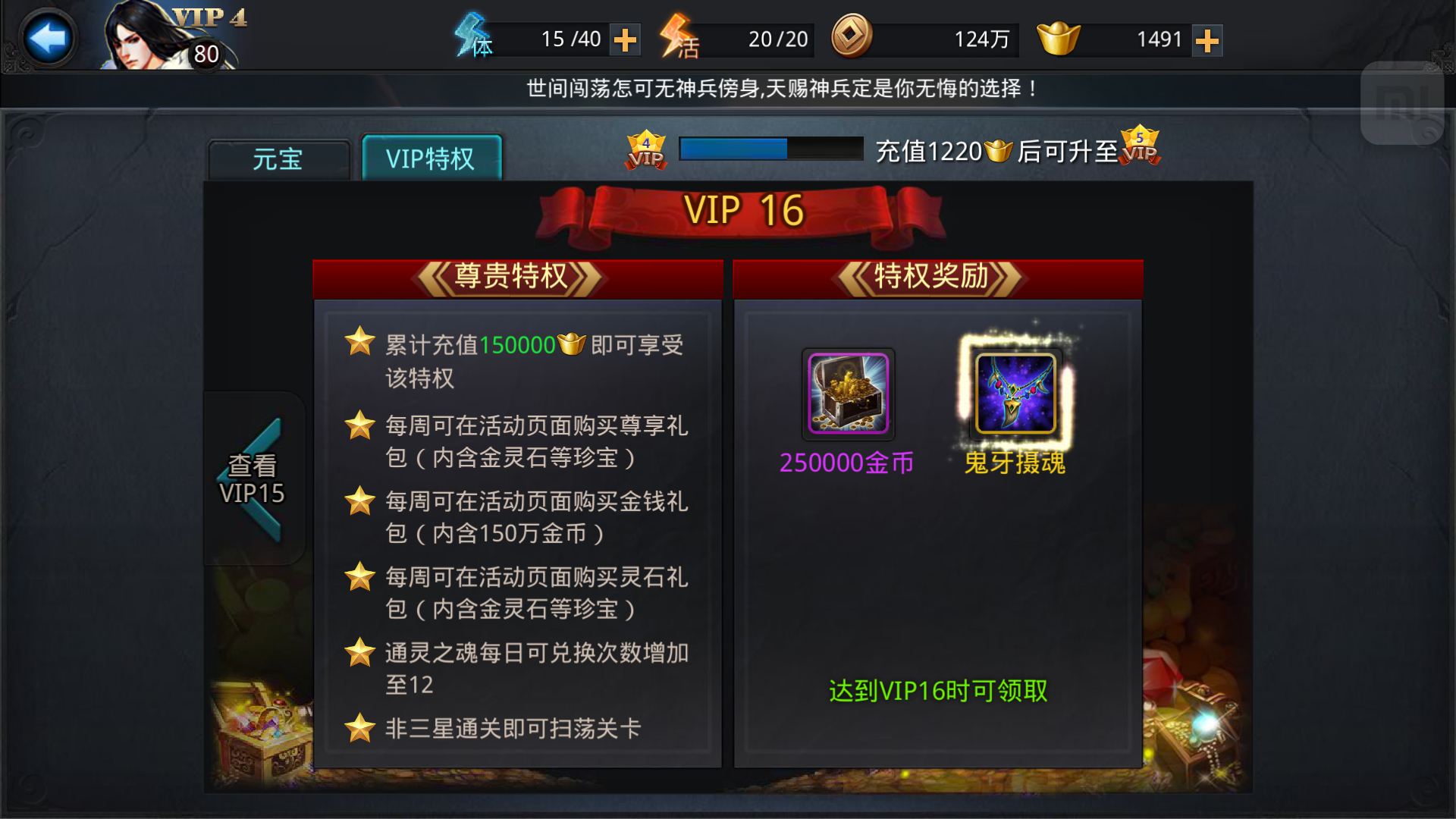Click the plus to recharge gold ingots
This screenshot has width=1456, height=819.
coord(1208,39)
